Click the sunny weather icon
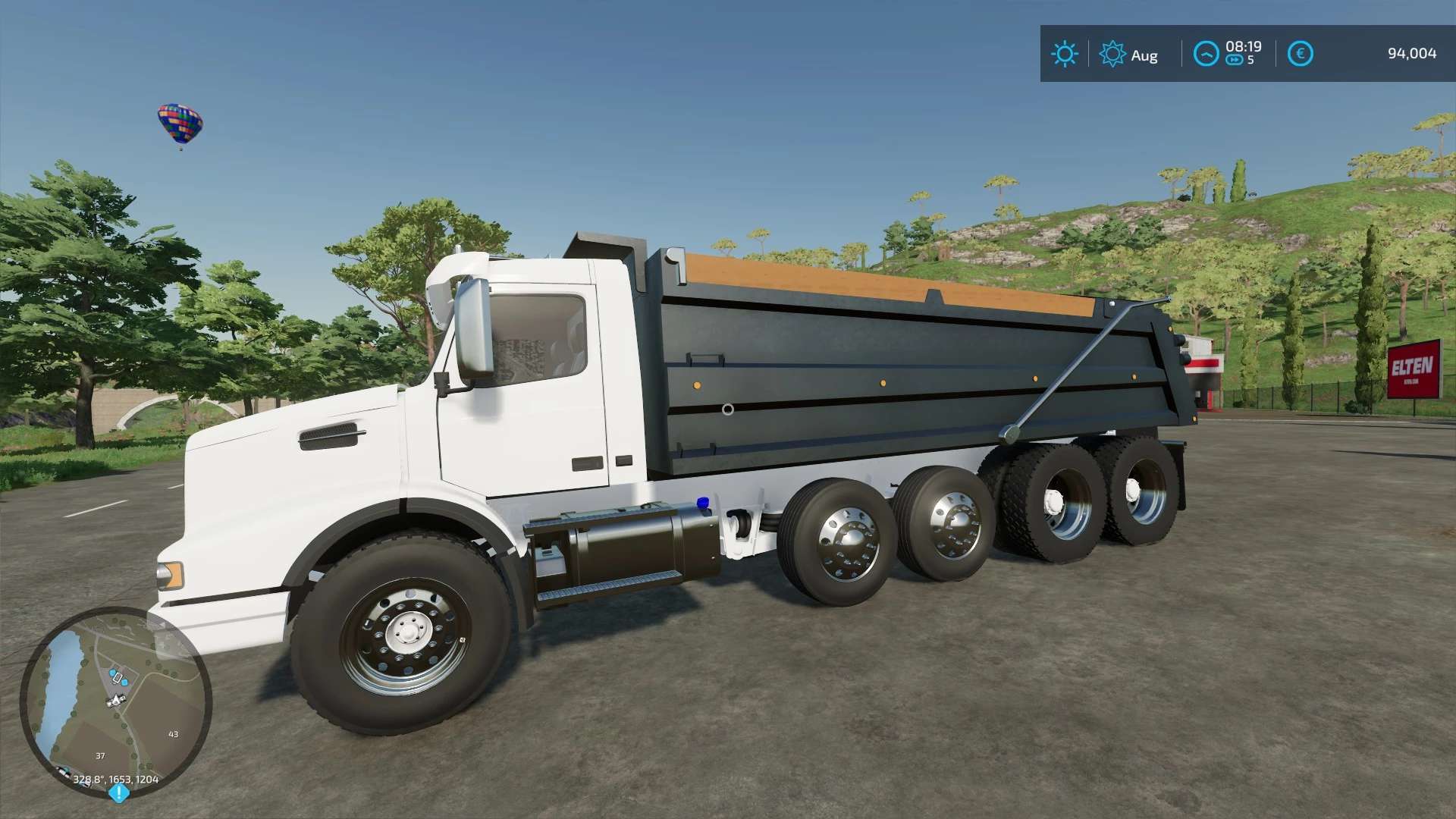This screenshot has height=819, width=1456. 1064,54
